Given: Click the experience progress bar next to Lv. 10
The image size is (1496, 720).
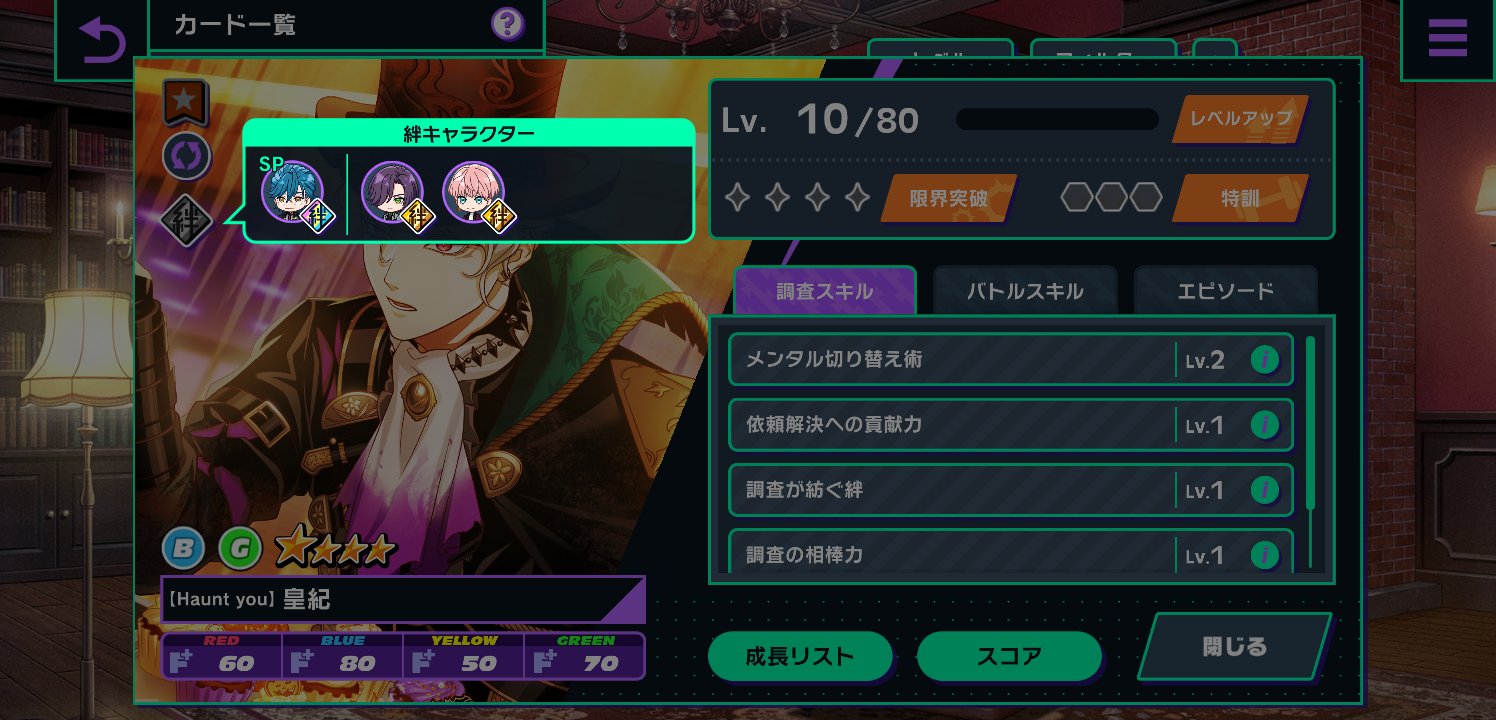Looking at the screenshot, I should 1056,119.
